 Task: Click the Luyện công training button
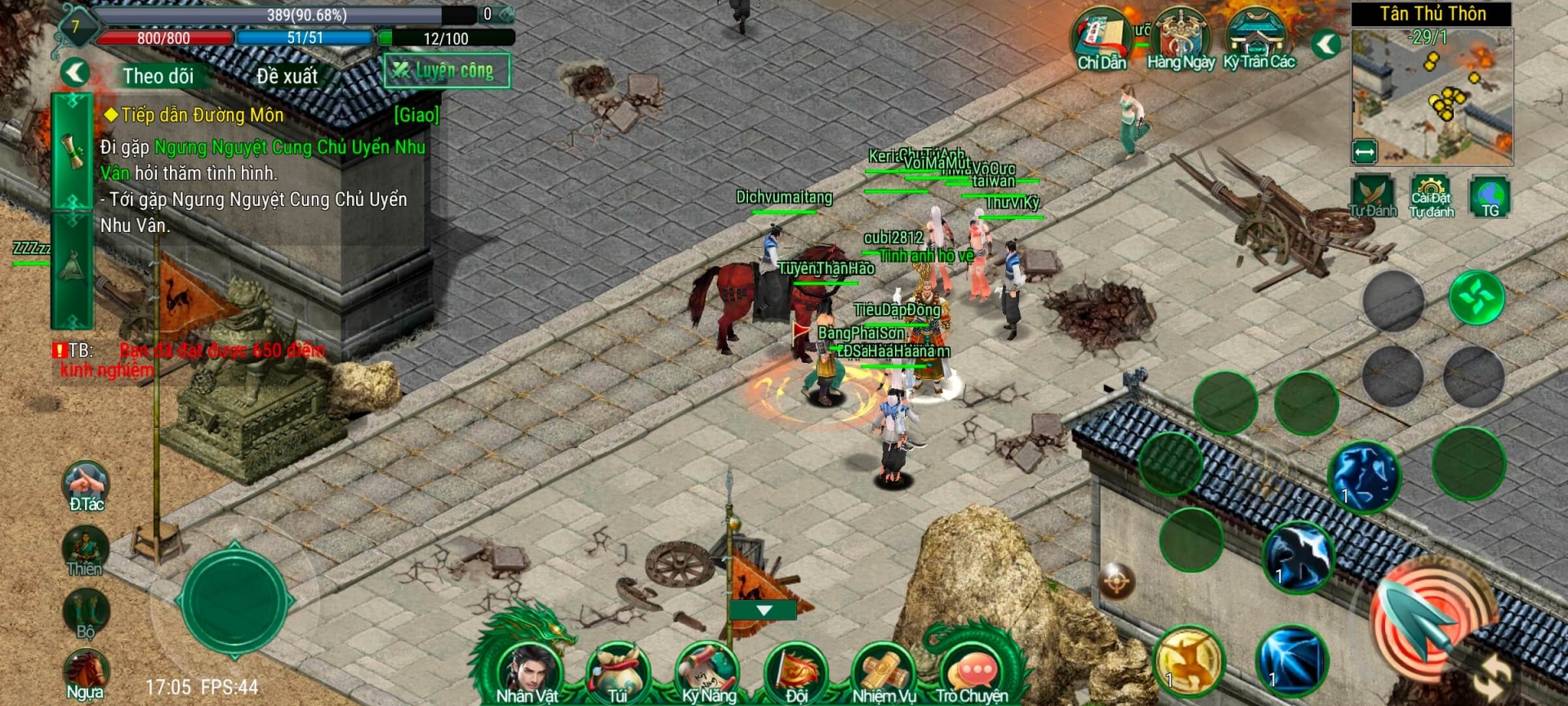(447, 71)
